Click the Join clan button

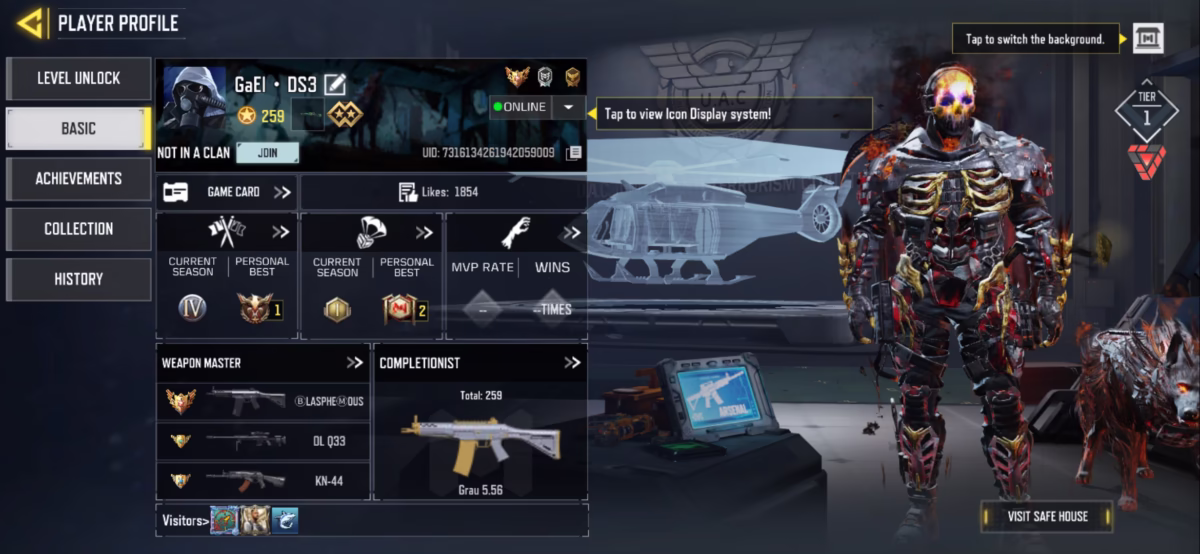pyautogui.click(x=267, y=153)
